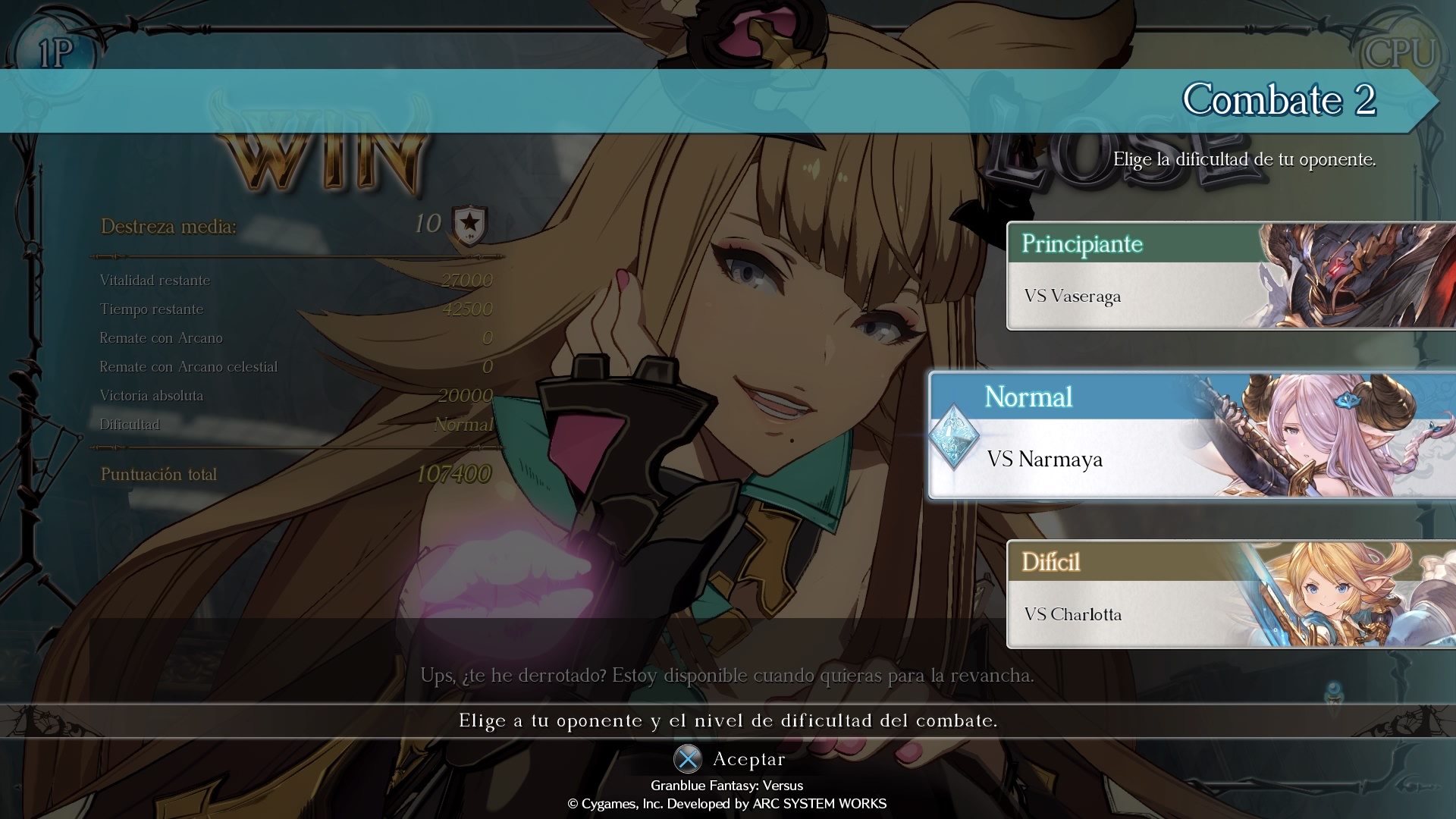The height and width of the screenshot is (819, 1456).
Task: Select Normal difficulty versus Narmaya
Action: [1191, 435]
